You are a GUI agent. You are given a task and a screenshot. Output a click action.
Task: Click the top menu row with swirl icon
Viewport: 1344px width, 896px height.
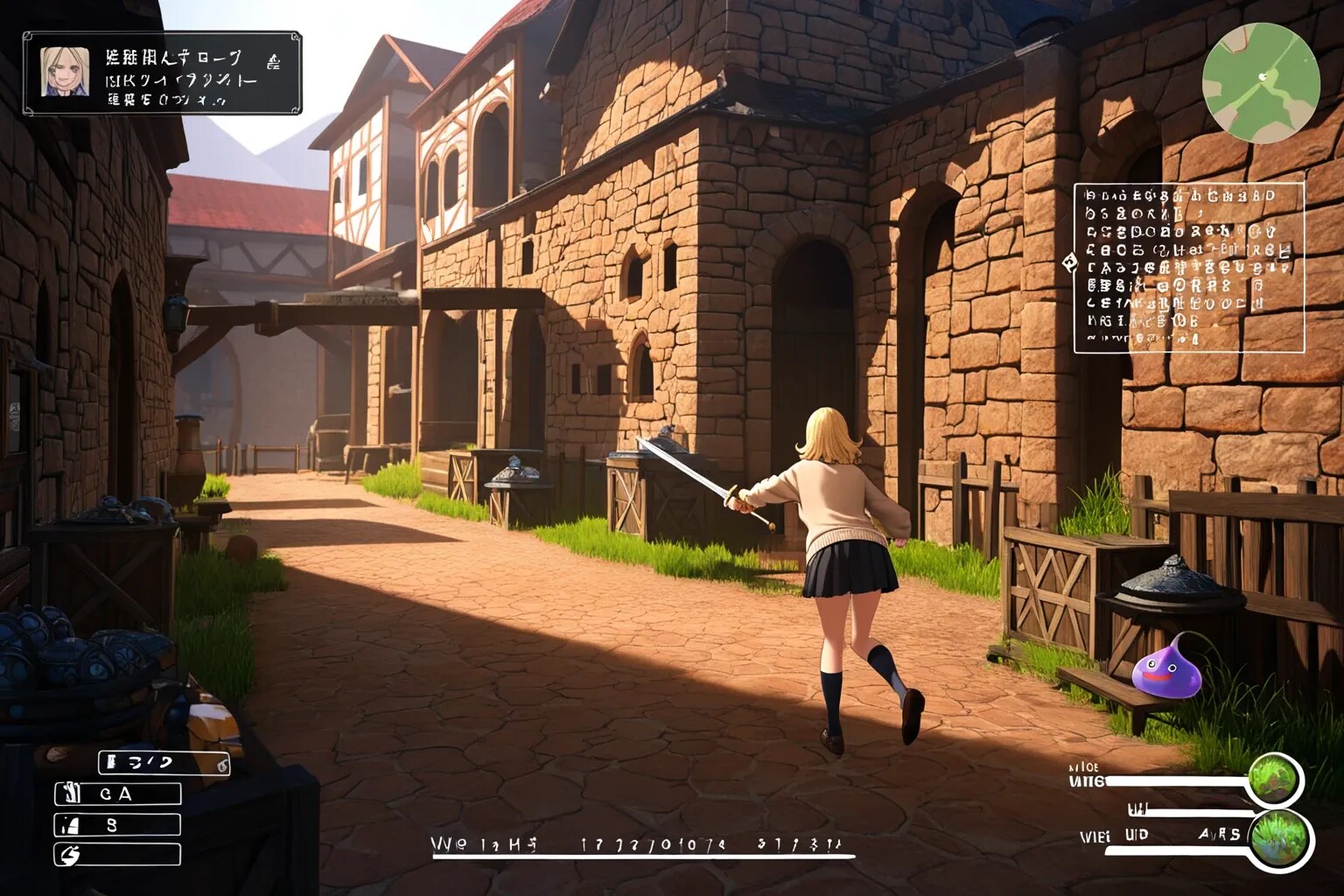[164, 763]
